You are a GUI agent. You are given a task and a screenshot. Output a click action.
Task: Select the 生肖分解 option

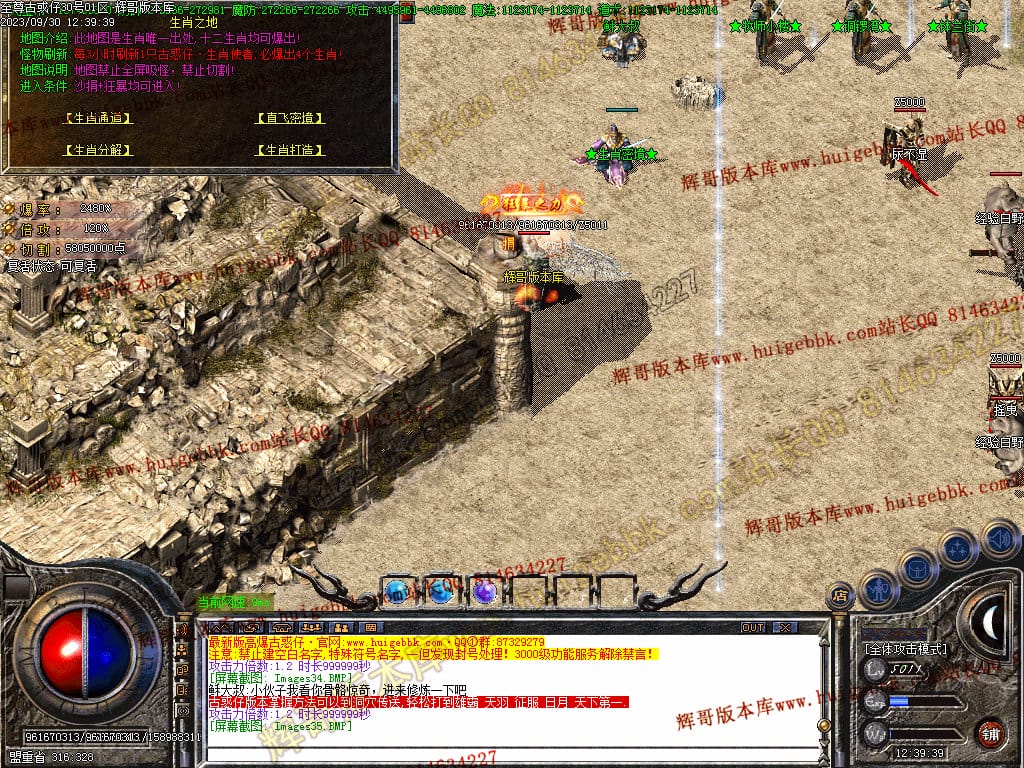(x=98, y=150)
